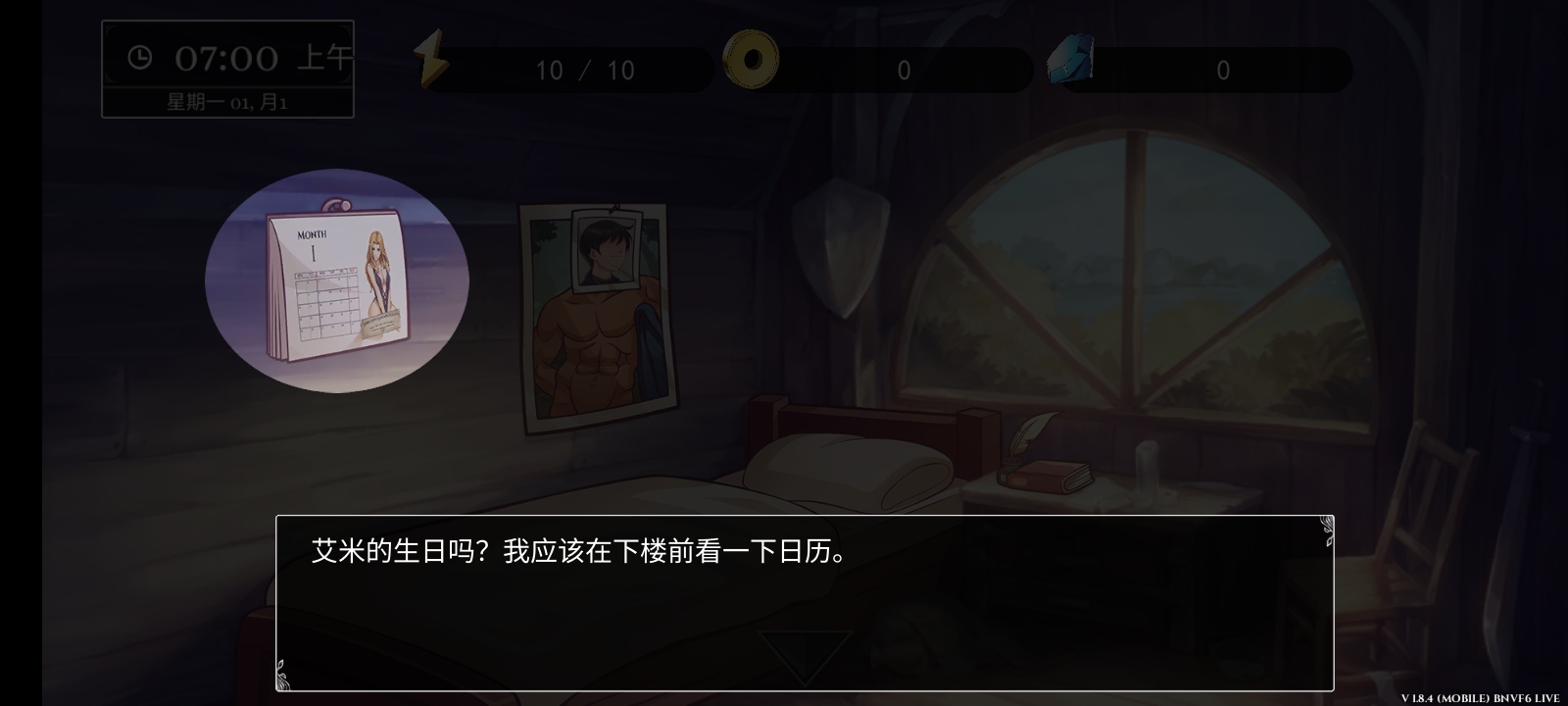Click the pillow on the bed
The height and width of the screenshot is (706, 1568).
pyautogui.click(x=848, y=471)
